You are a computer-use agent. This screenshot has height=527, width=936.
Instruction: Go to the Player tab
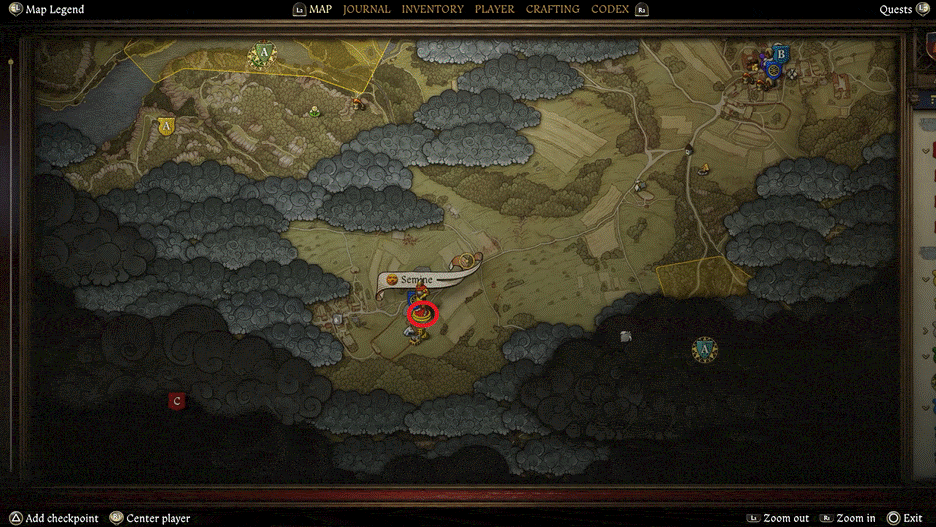(x=494, y=9)
